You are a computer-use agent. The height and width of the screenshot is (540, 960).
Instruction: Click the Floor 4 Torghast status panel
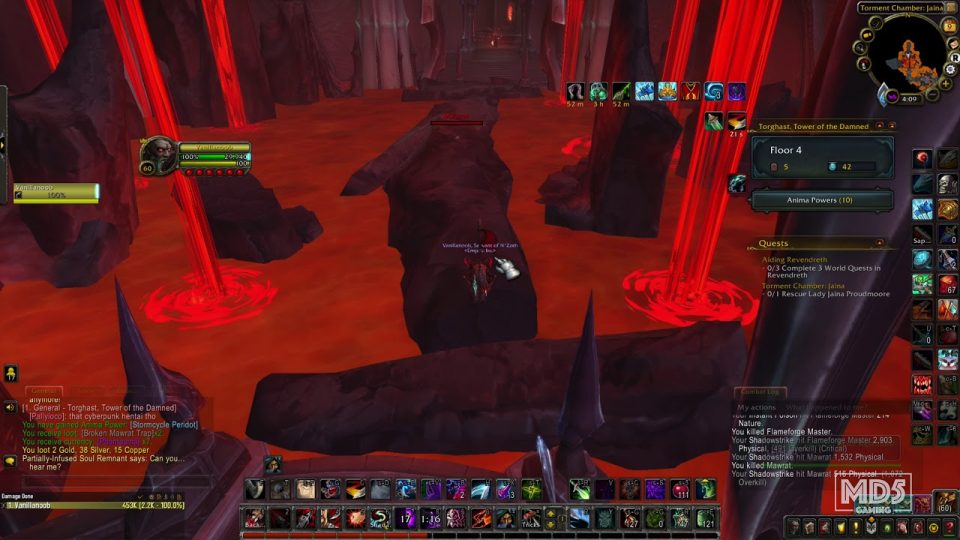(822, 156)
